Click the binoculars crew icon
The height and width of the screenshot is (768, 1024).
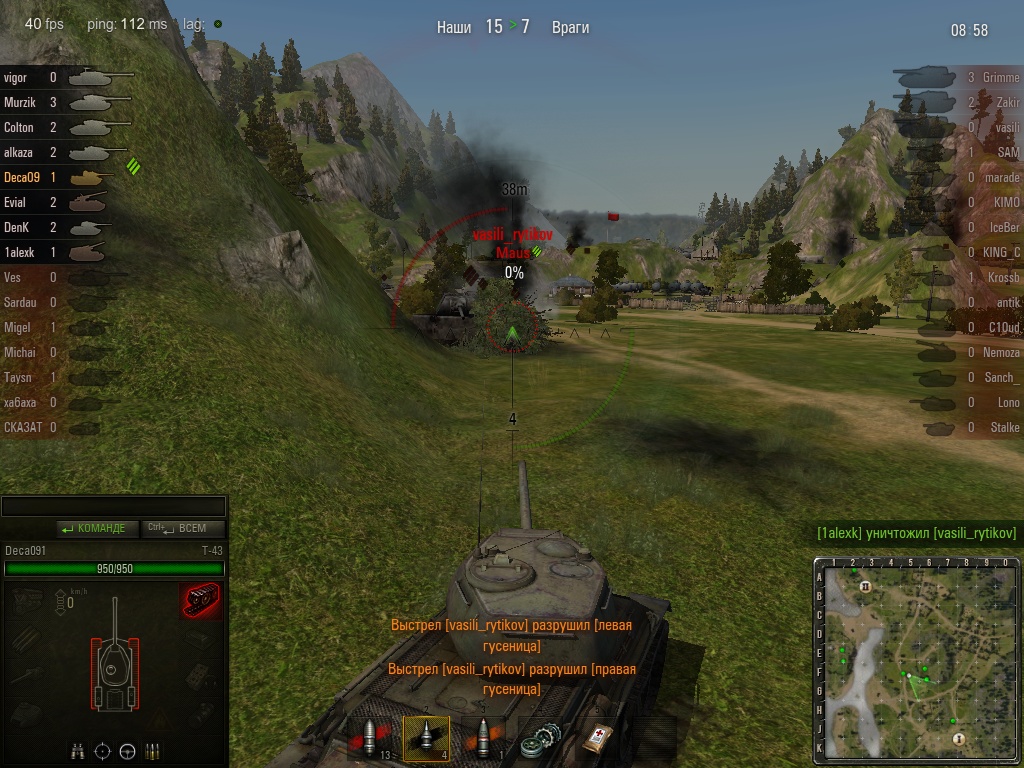78,751
